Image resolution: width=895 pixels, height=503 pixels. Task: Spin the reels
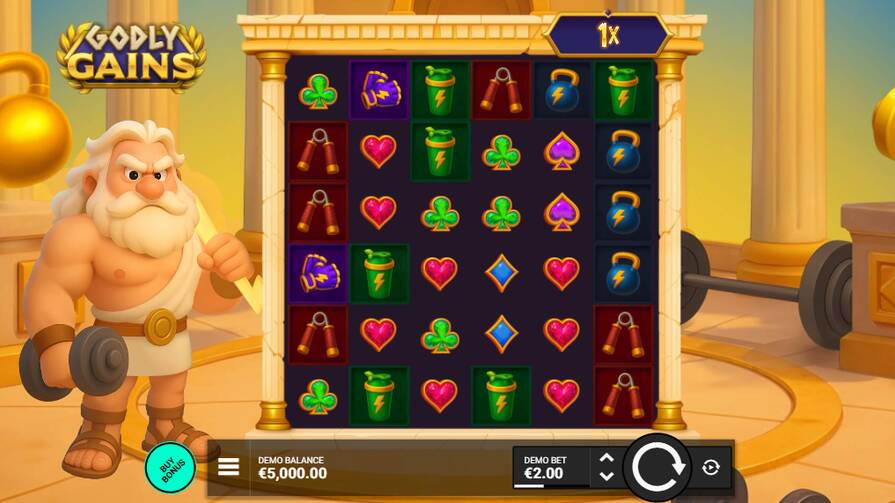[x=656, y=467]
